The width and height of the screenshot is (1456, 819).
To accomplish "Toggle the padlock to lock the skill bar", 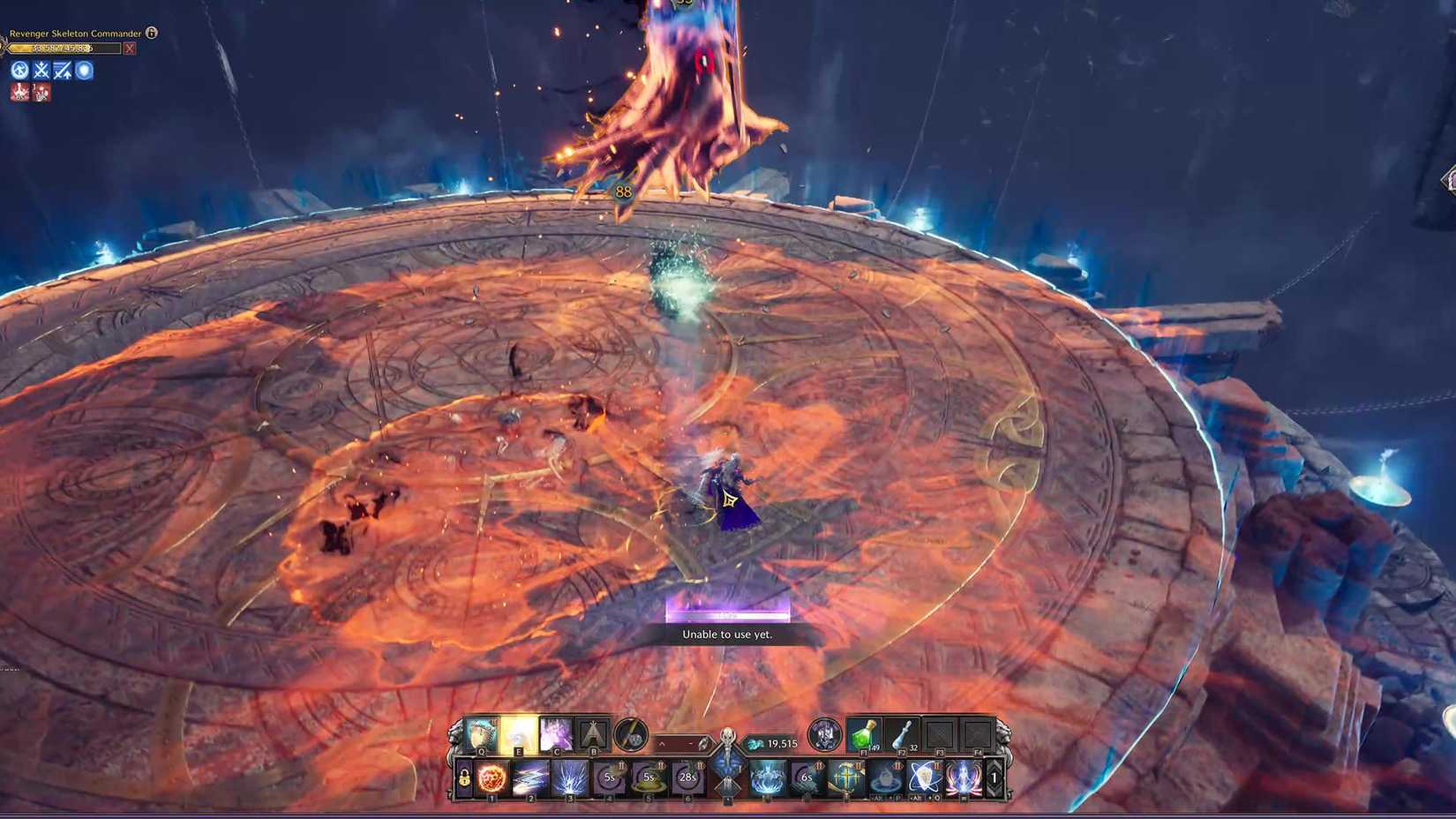I will (x=463, y=778).
